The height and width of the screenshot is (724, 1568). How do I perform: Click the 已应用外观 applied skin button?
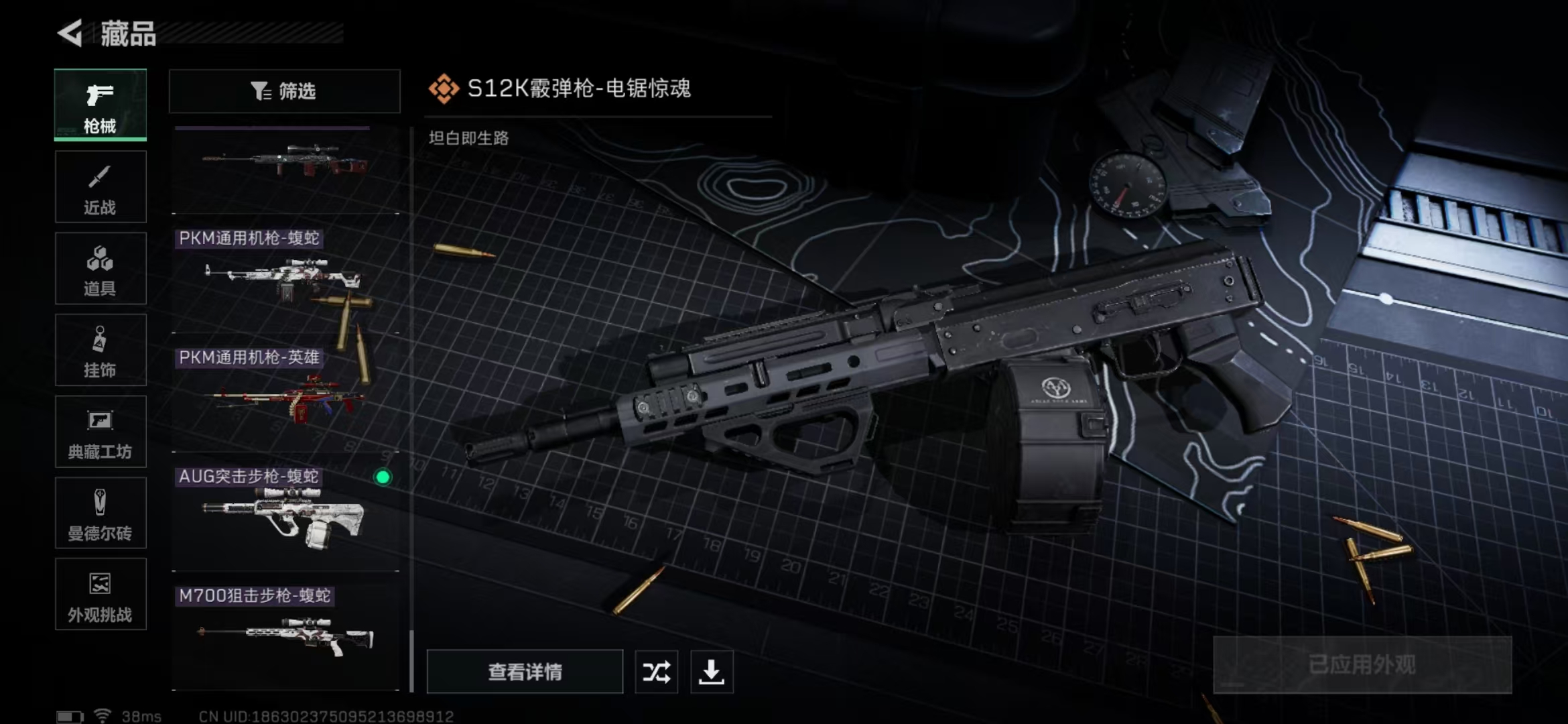click(1362, 664)
